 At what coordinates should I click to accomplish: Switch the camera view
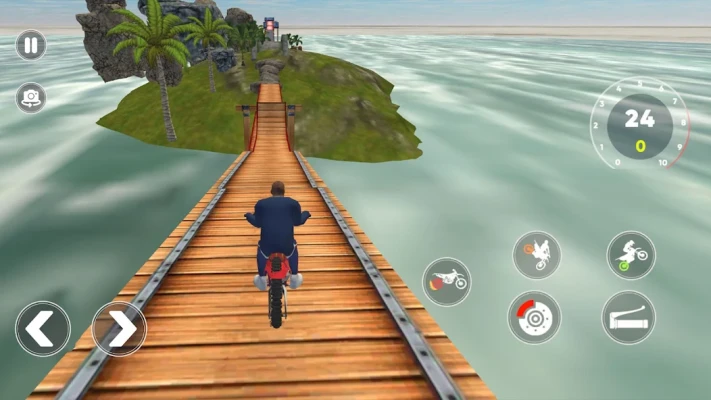point(30,97)
